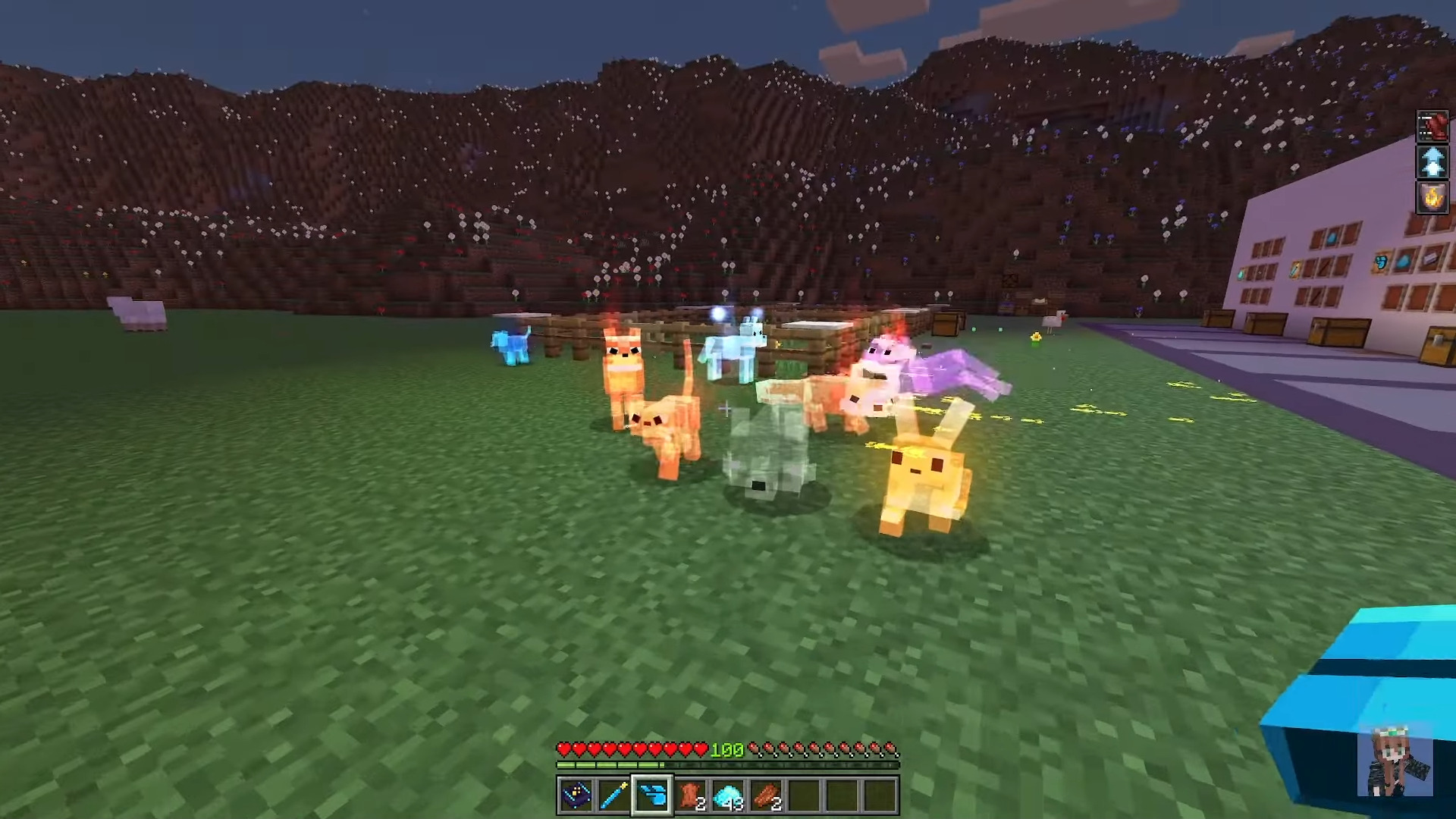Screen dimensions: 1456x819
Task: Choose the blue wand hotbar slot
Action: pyautogui.click(x=614, y=795)
